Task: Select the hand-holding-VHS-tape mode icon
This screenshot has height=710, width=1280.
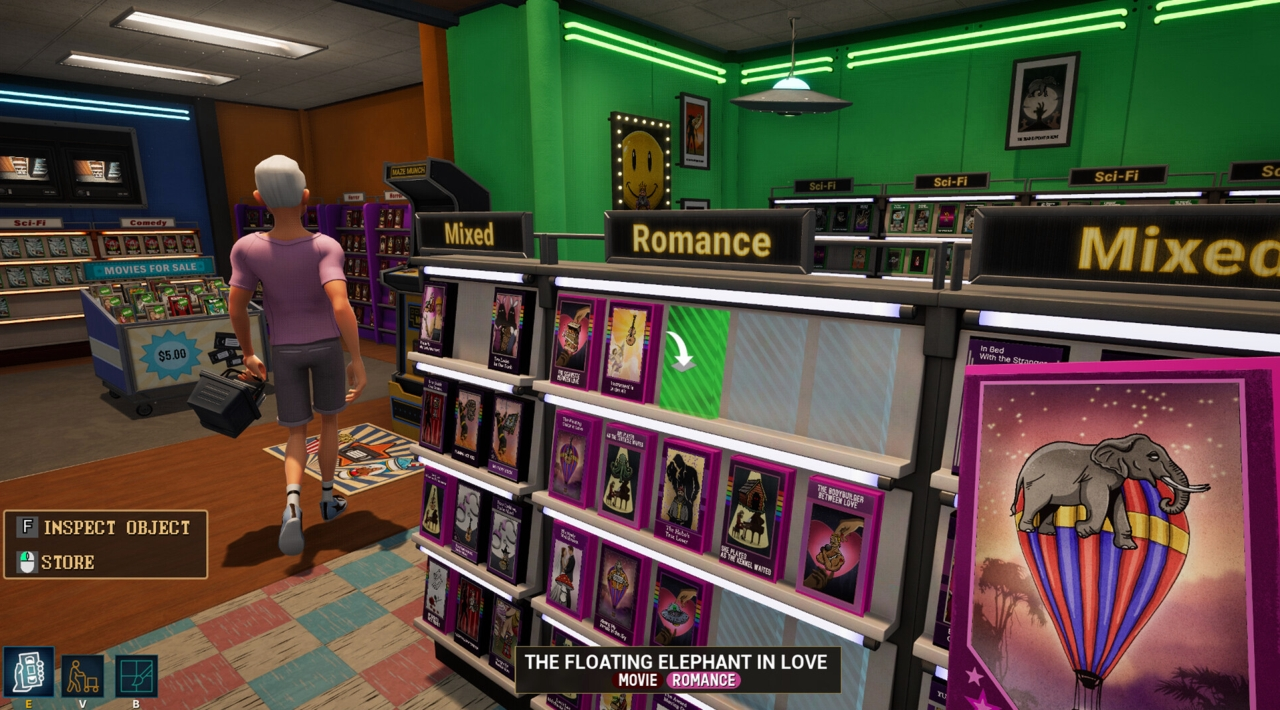Action: click(28, 672)
